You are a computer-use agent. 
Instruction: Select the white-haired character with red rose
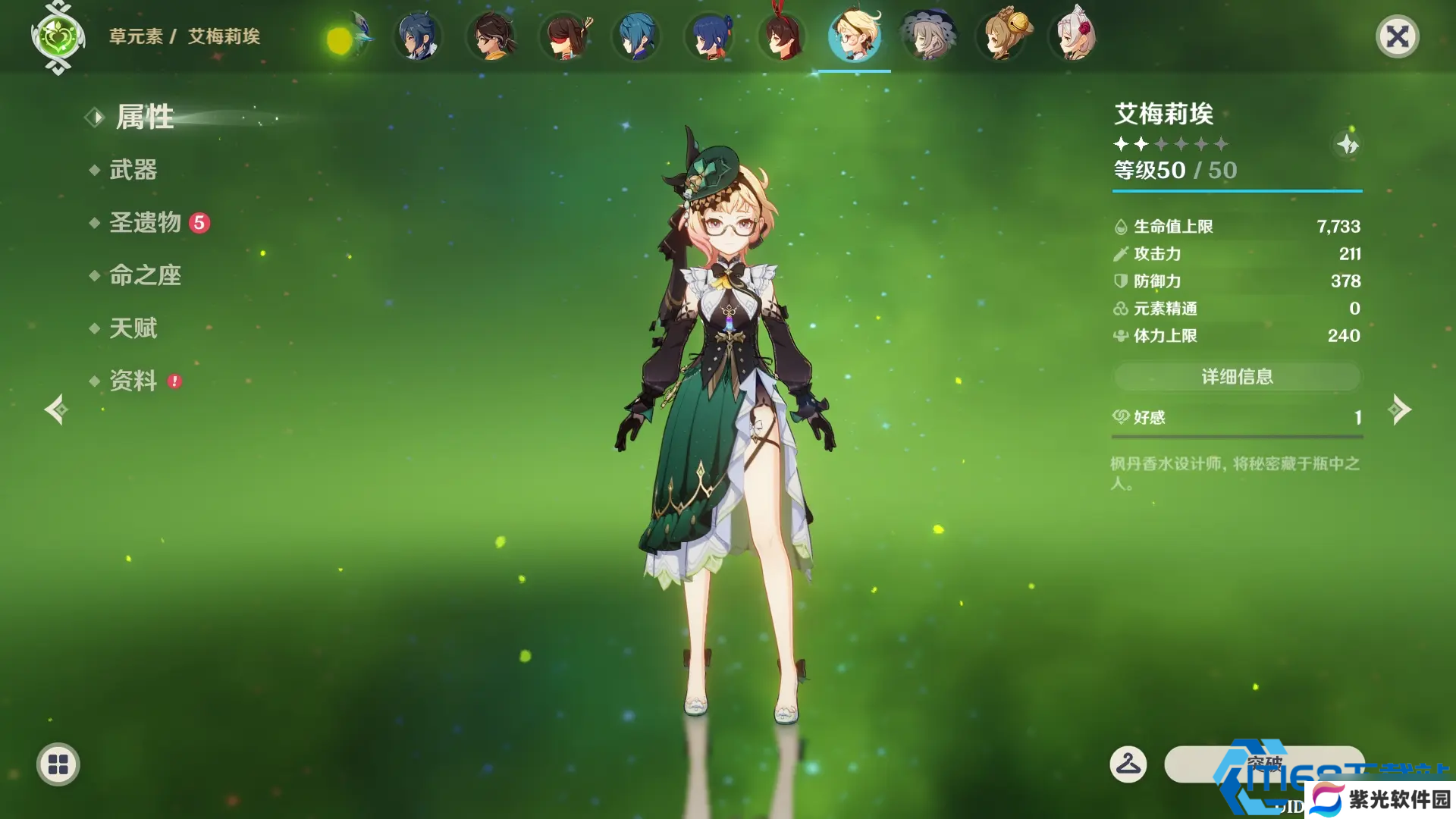coord(1074,36)
